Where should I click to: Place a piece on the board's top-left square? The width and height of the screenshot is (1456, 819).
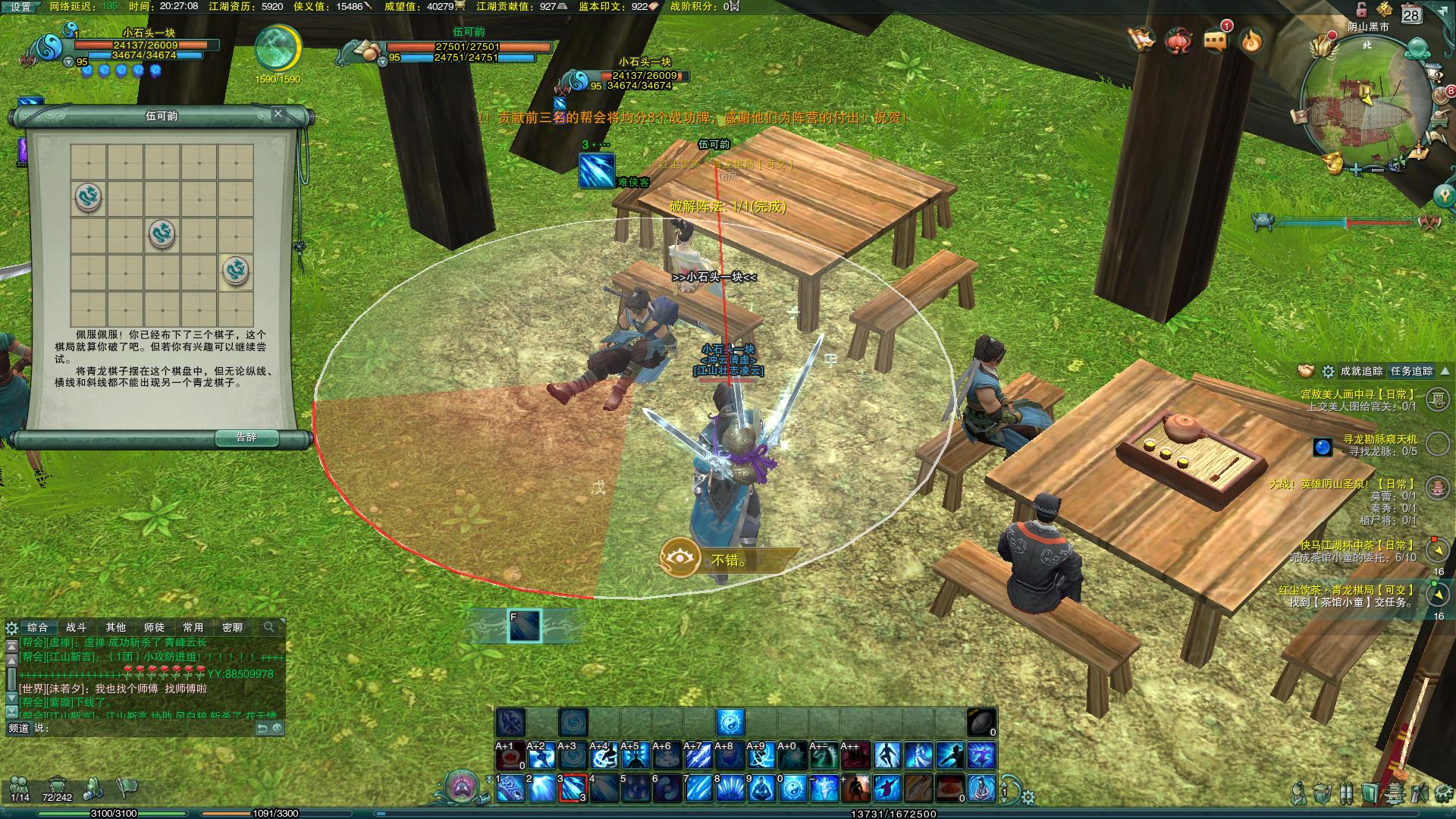click(89, 162)
